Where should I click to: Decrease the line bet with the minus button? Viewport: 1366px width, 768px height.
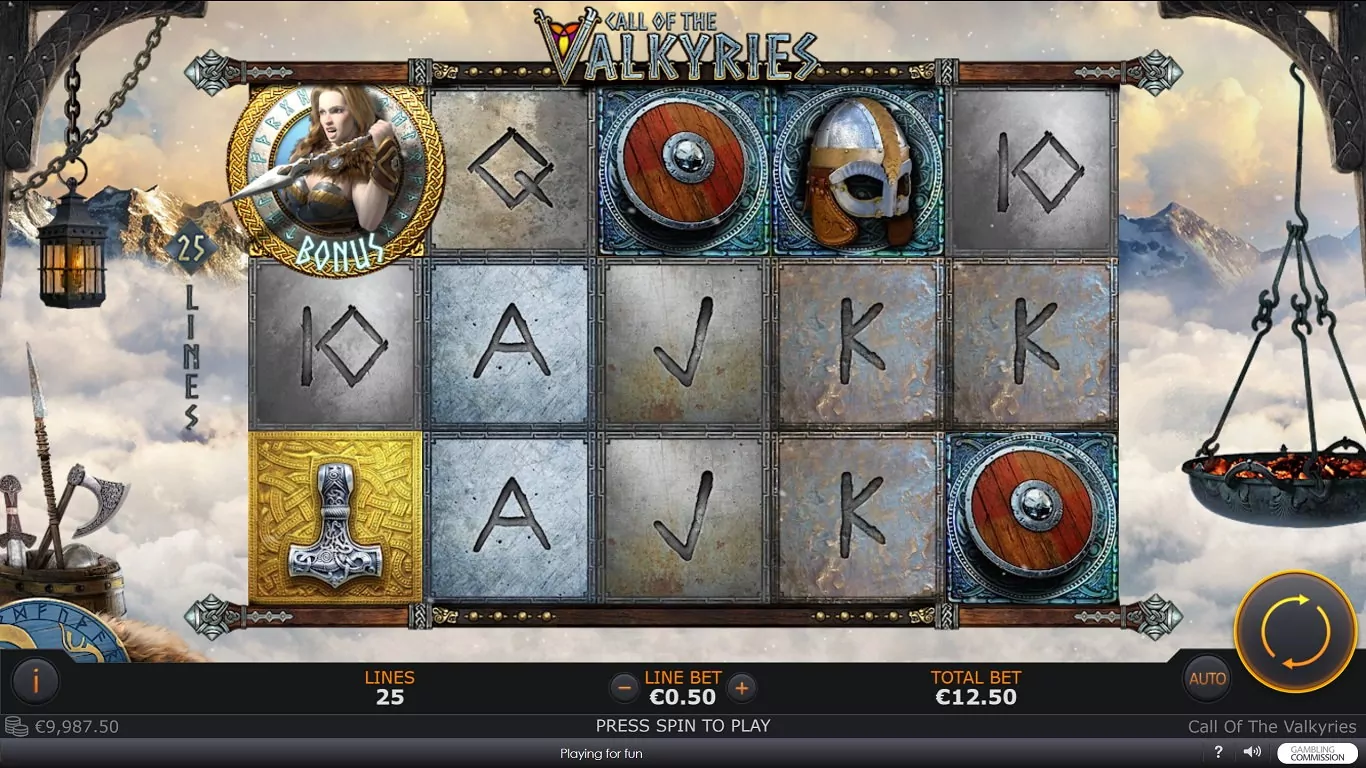tap(624, 687)
